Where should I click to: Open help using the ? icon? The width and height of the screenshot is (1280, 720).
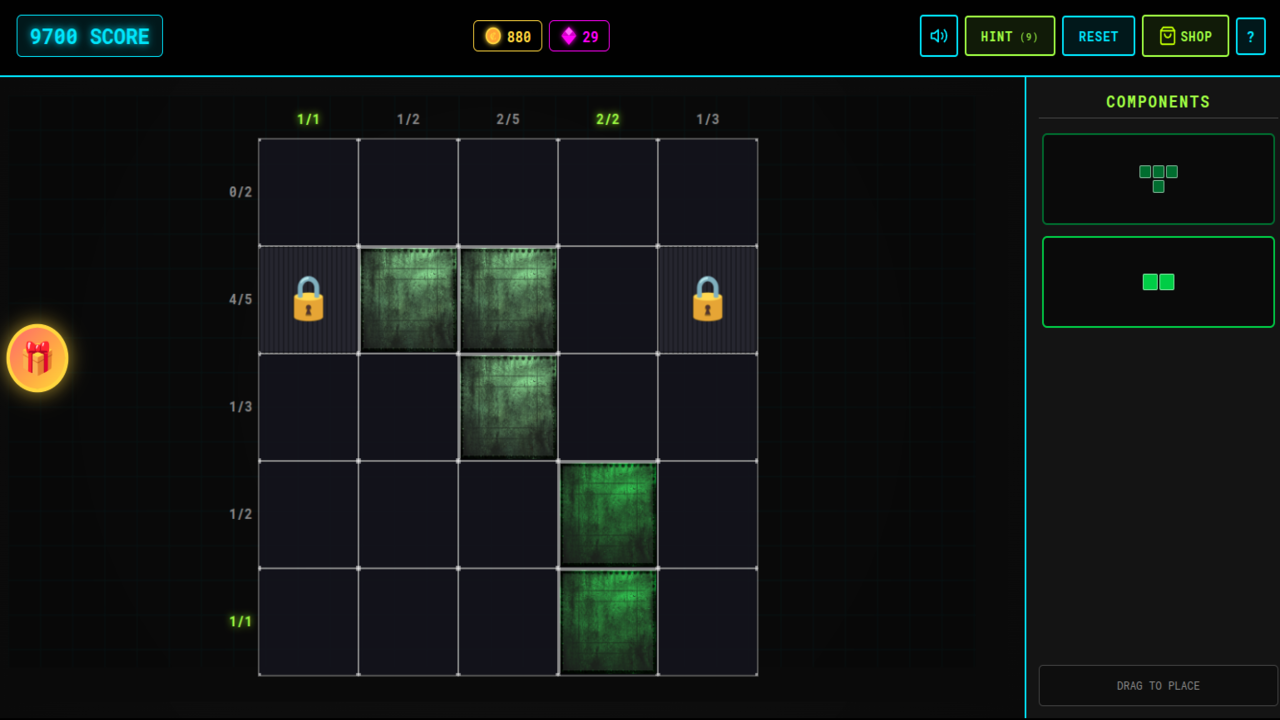click(x=1251, y=35)
